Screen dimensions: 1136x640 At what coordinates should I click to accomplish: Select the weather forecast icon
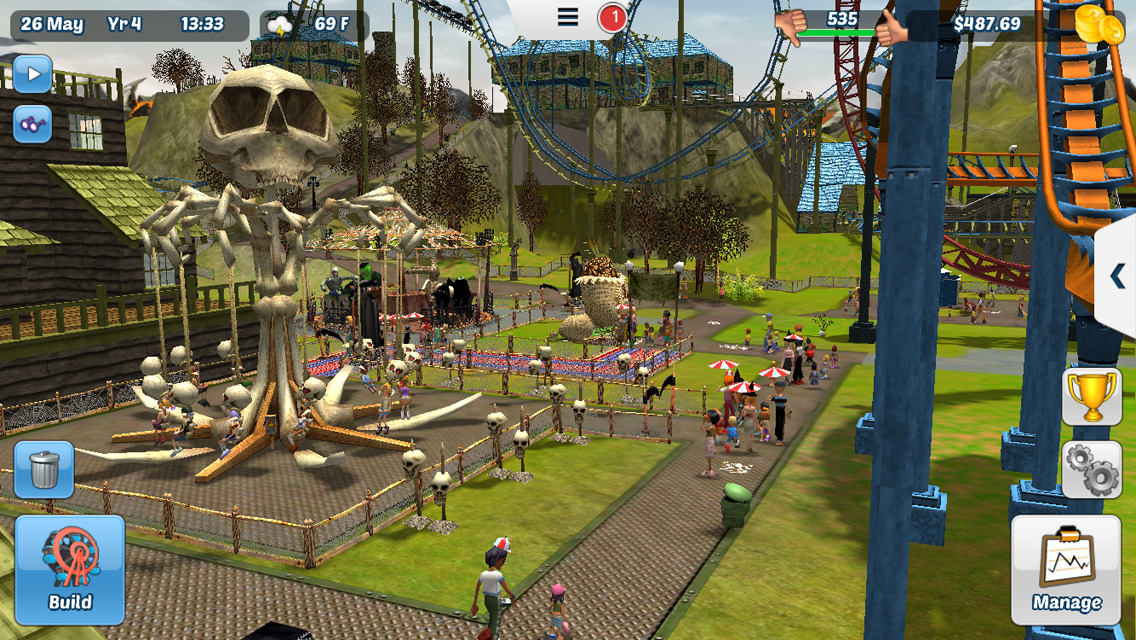pyautogui.click(x=279, y=24)
